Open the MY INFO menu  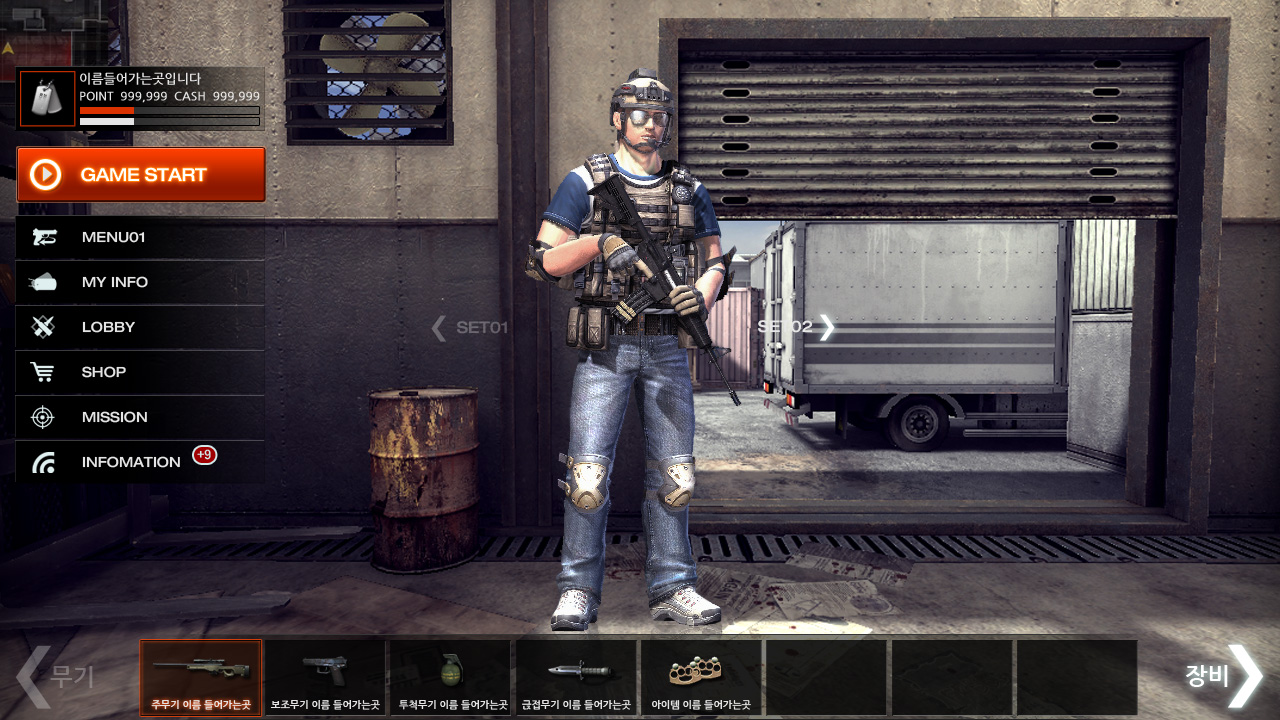tap(140, 283)
